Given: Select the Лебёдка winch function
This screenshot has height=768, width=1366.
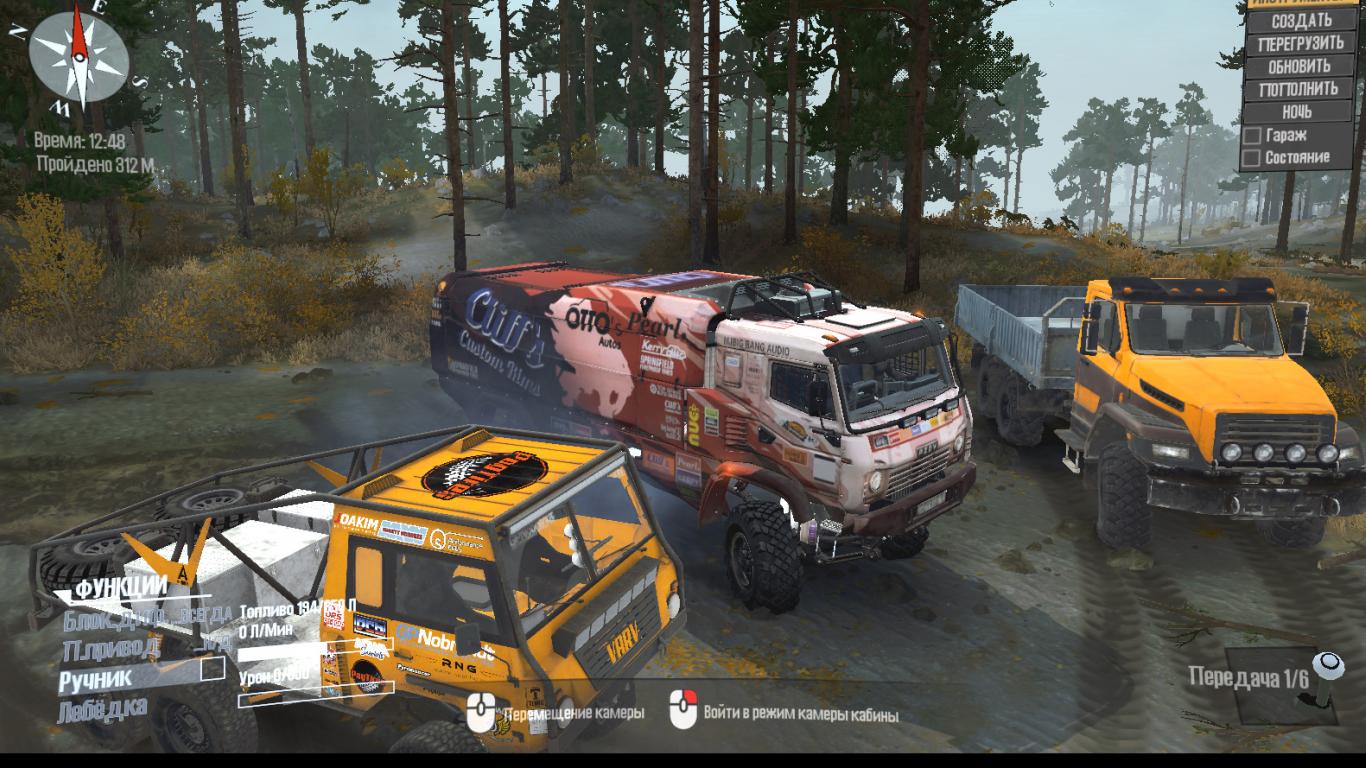Looking at the screenshot, I should point(102,709).
